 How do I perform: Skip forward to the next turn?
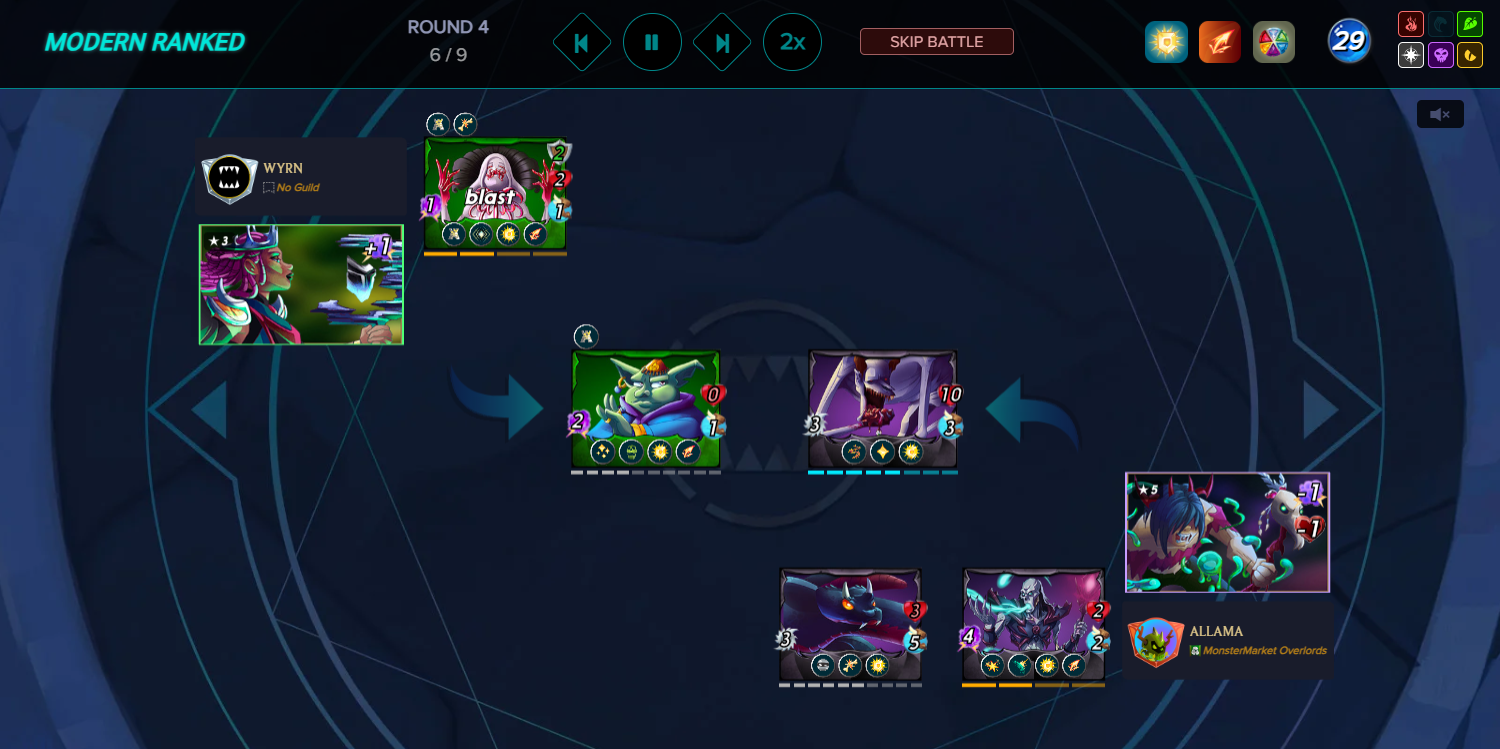point(722,42)
